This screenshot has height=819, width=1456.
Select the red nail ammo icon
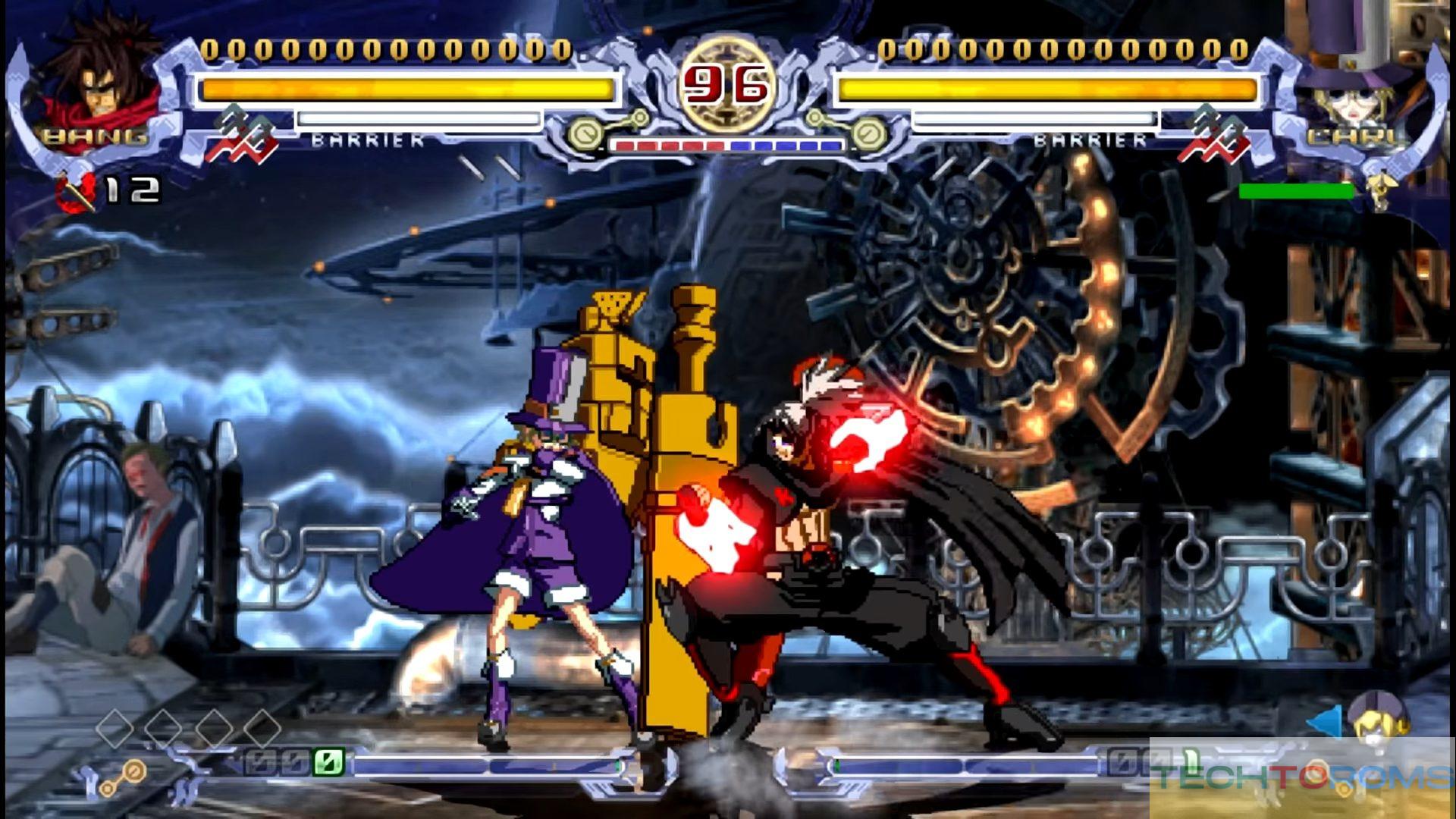point(76,191)
